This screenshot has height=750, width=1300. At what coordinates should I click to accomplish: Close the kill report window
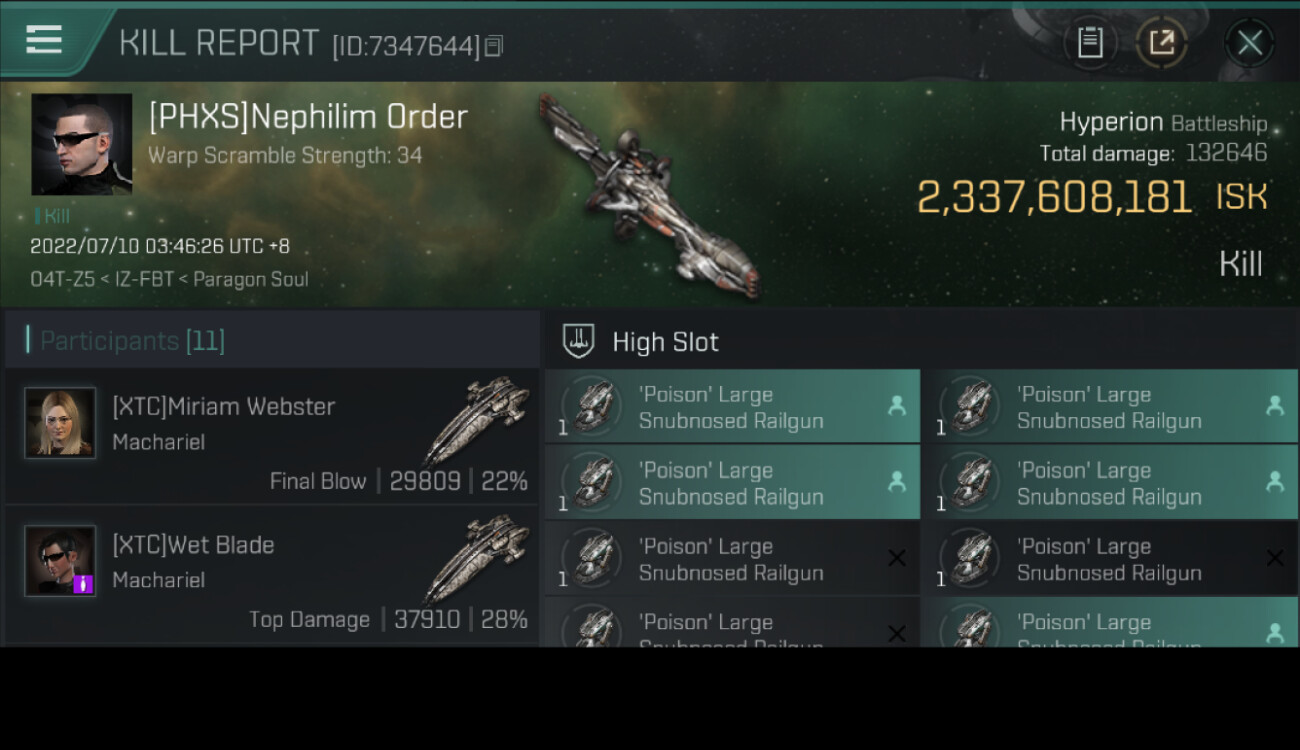(1249, 43)
